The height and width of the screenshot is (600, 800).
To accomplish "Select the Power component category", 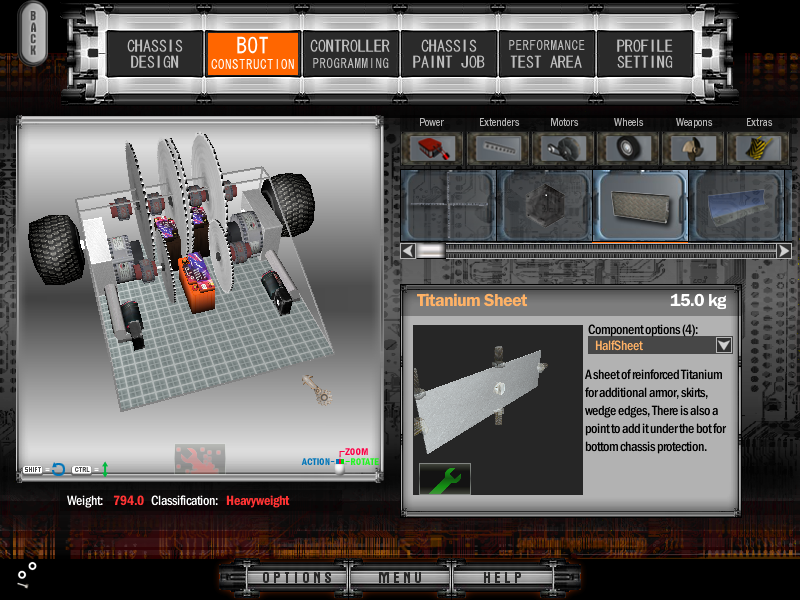I will (432, 148).
